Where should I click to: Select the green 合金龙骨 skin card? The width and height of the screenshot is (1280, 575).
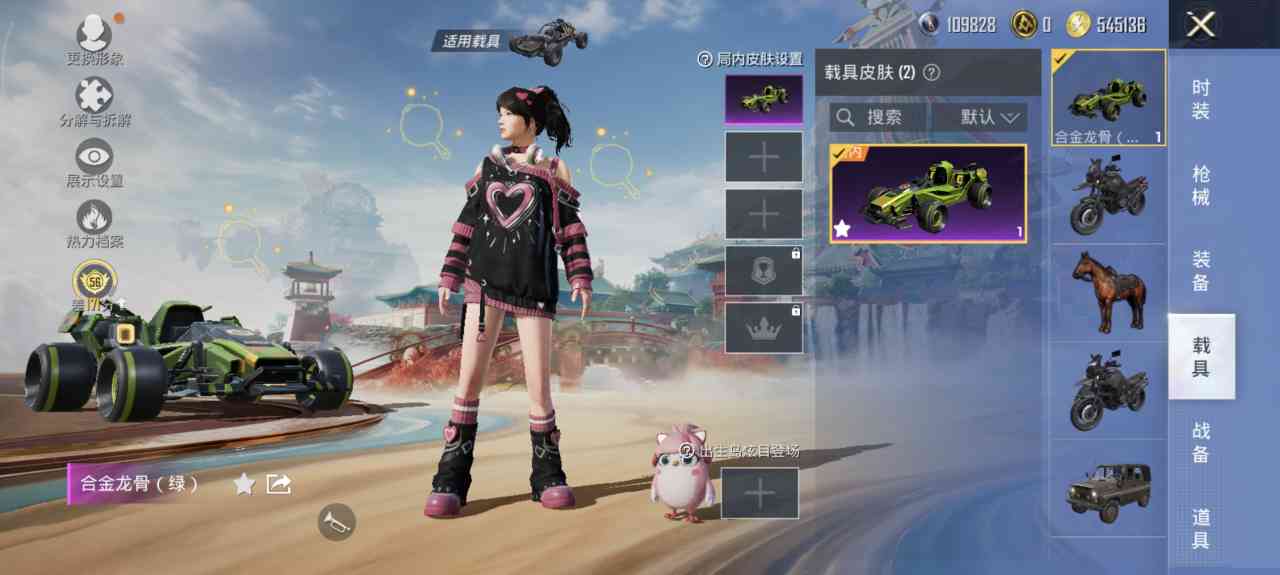point(928,194)
